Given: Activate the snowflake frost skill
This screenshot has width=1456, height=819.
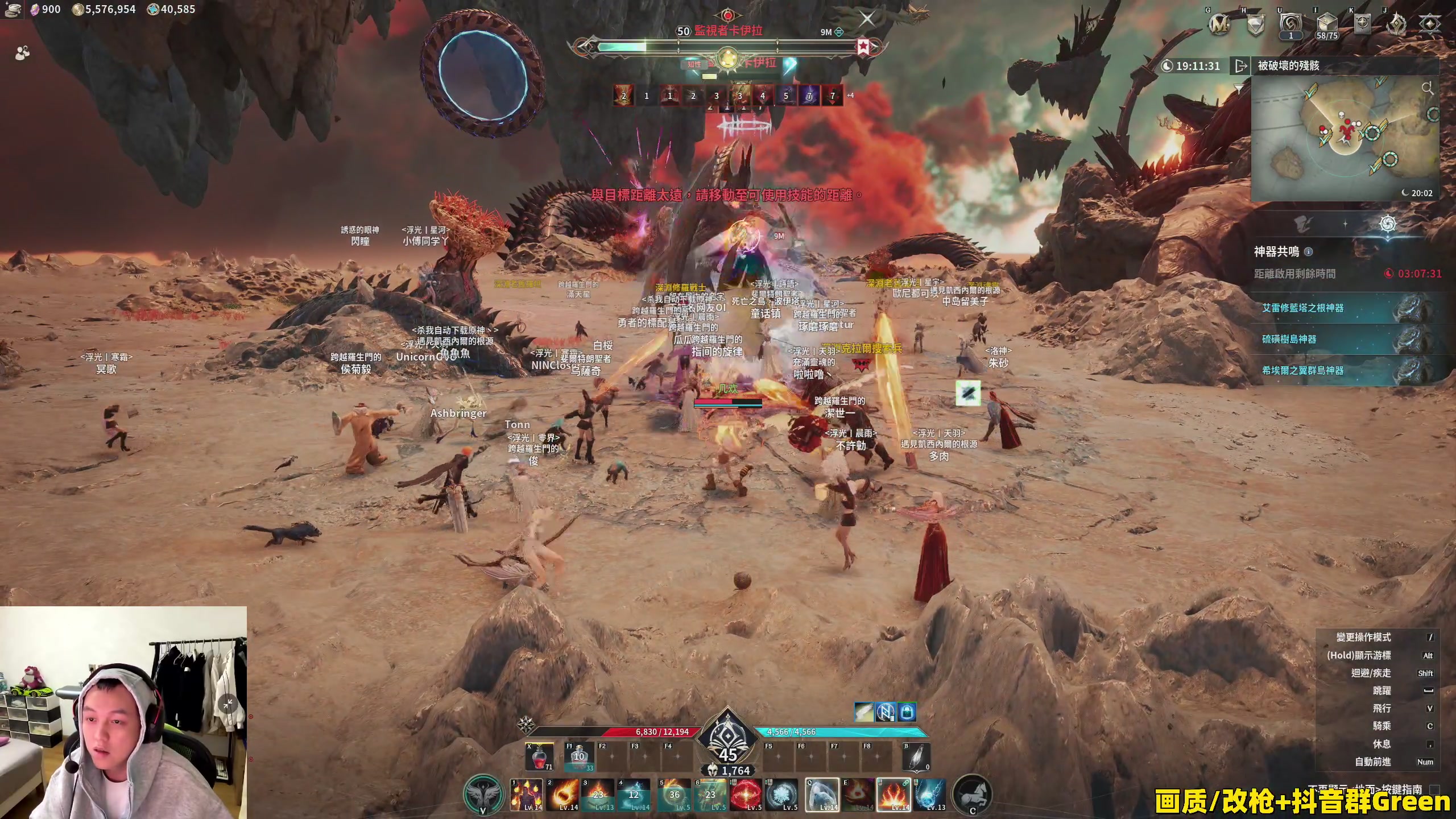Looking at the screenshot, I should click(x=782, y=795).
